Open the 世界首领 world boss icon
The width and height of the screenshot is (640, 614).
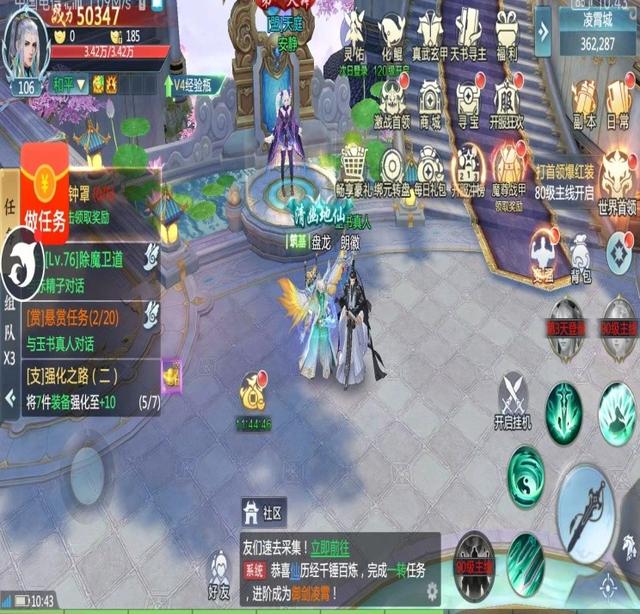coord(616,181)
